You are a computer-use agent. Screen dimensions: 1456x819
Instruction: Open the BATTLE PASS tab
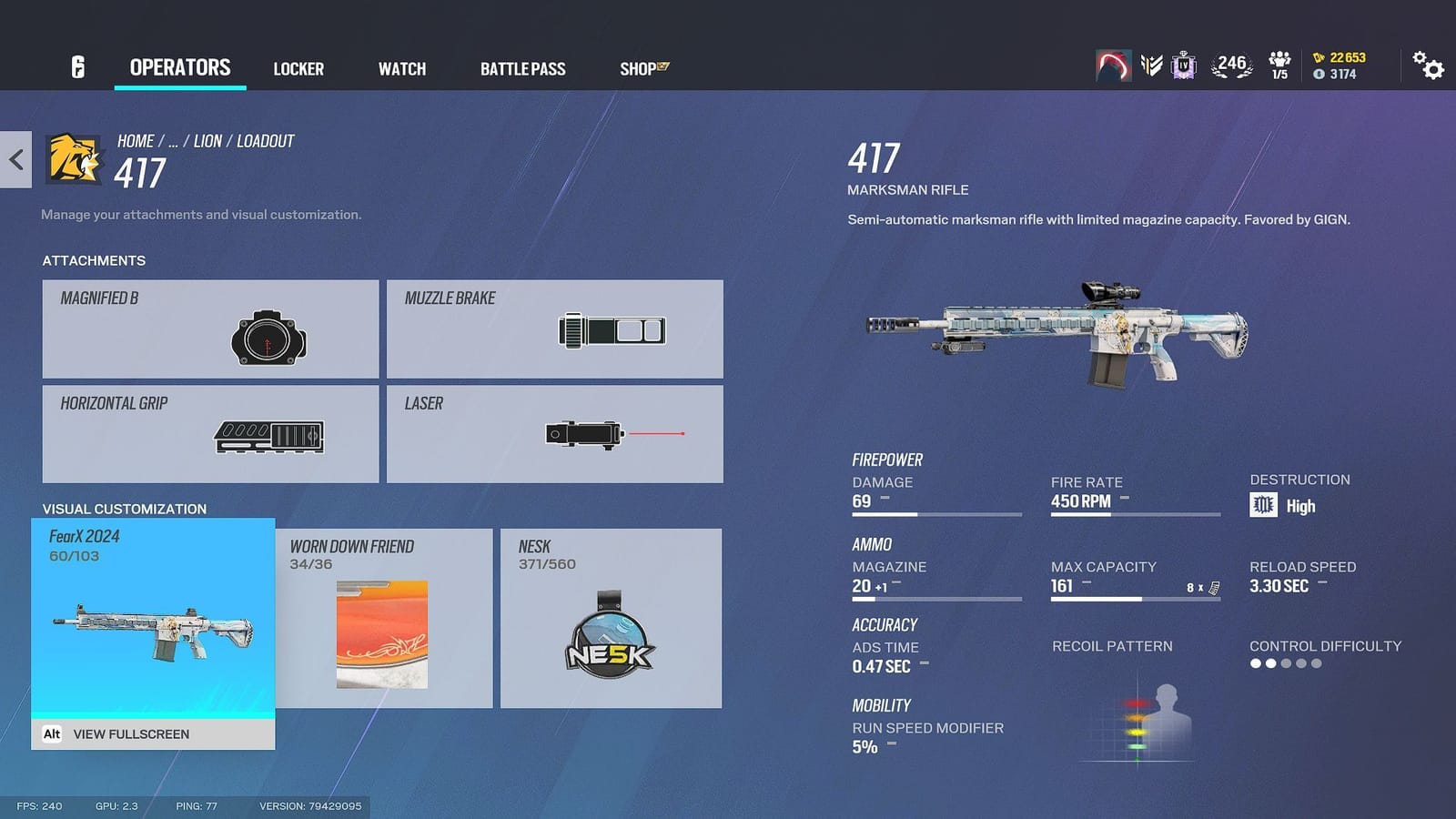click(x=522, y=68)
